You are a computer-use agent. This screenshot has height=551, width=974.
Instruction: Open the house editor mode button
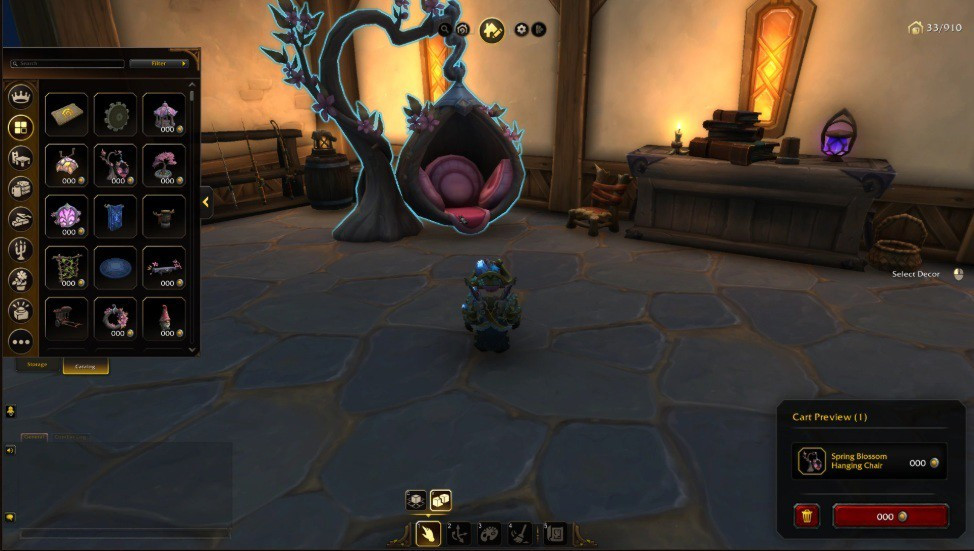pyautogui.click(x=491, y=30)
